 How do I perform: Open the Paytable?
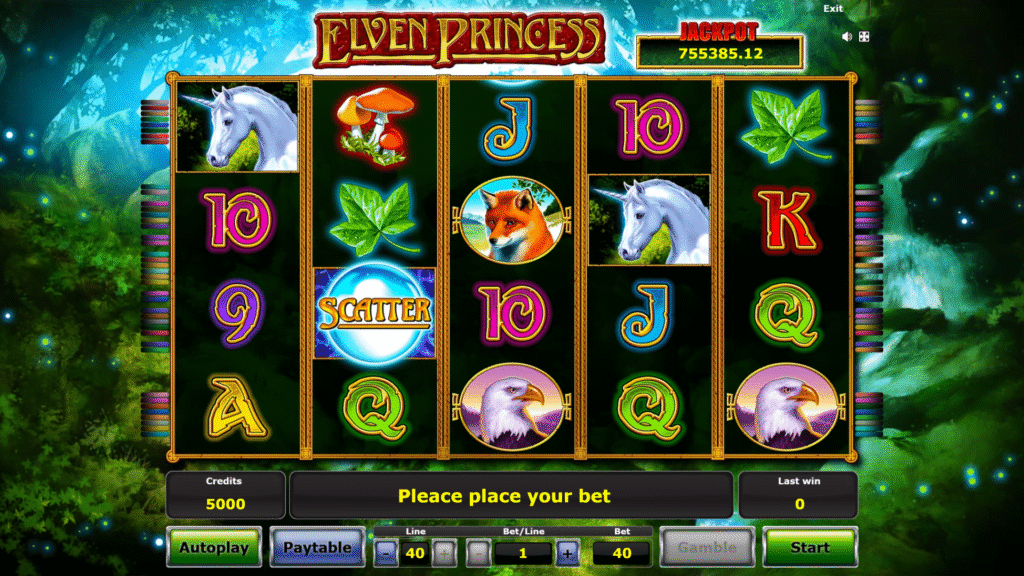(x=317, y=547)
